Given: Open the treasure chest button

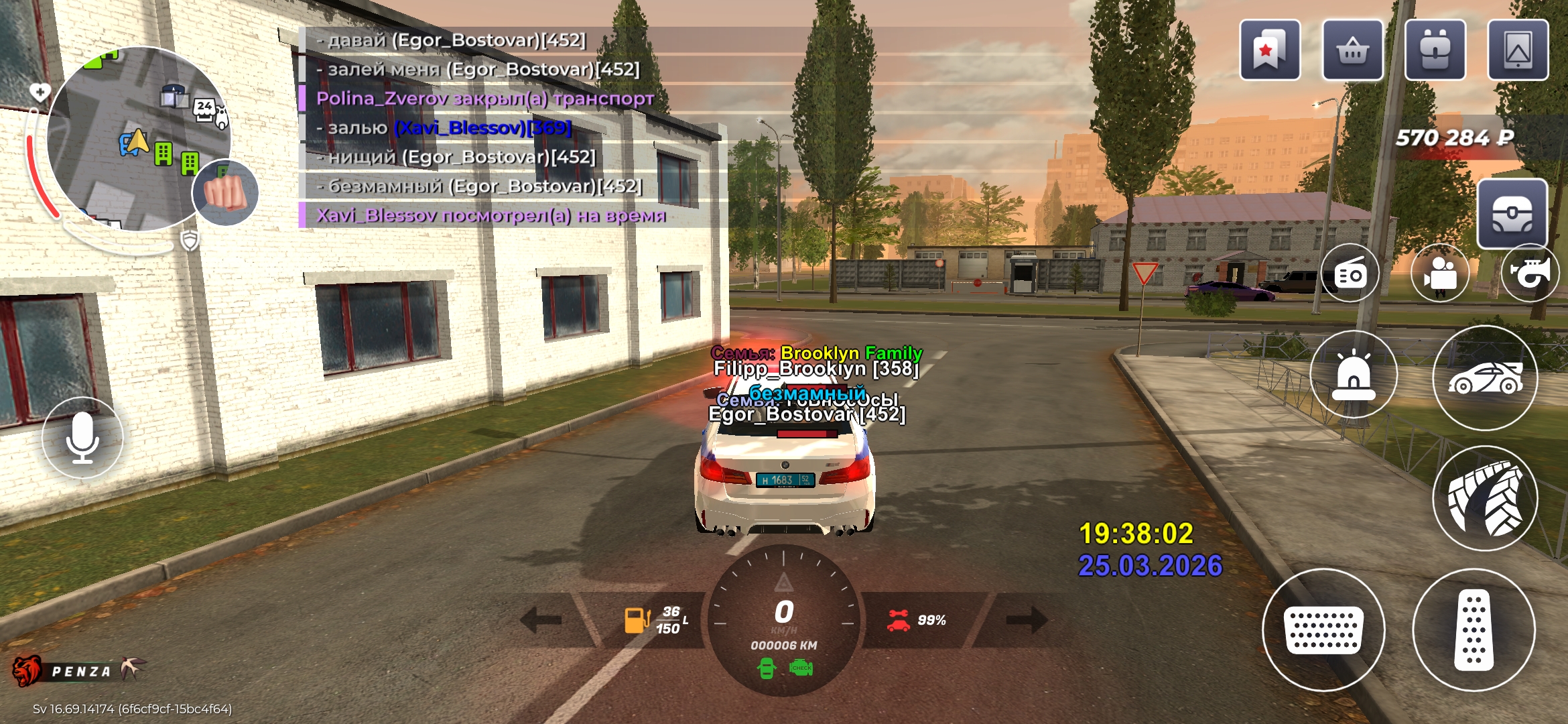Looking at the screenshot, I should 1512,215.
